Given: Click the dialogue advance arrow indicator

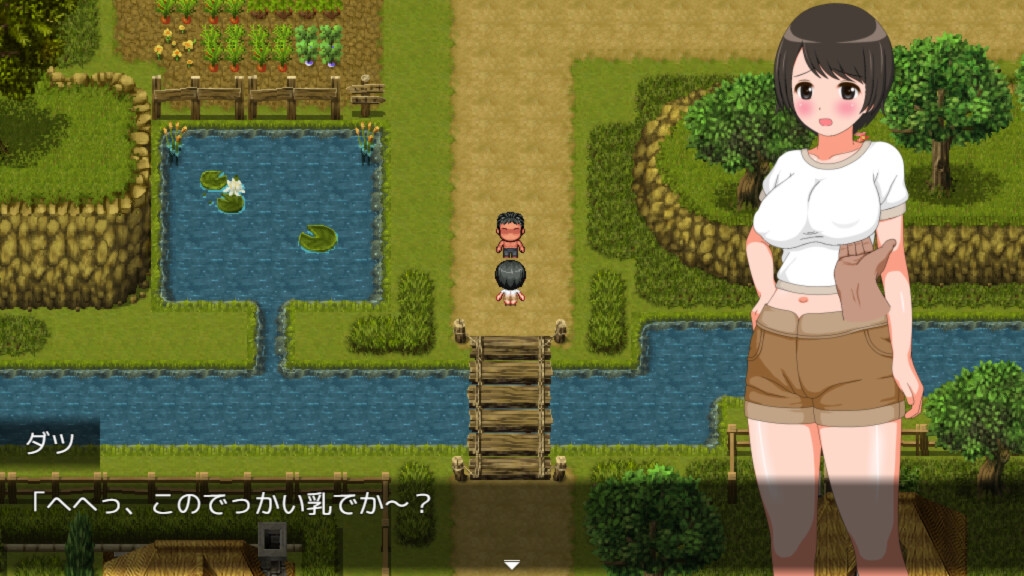Looking at the screenshot, I should click(x=512, y=565).
